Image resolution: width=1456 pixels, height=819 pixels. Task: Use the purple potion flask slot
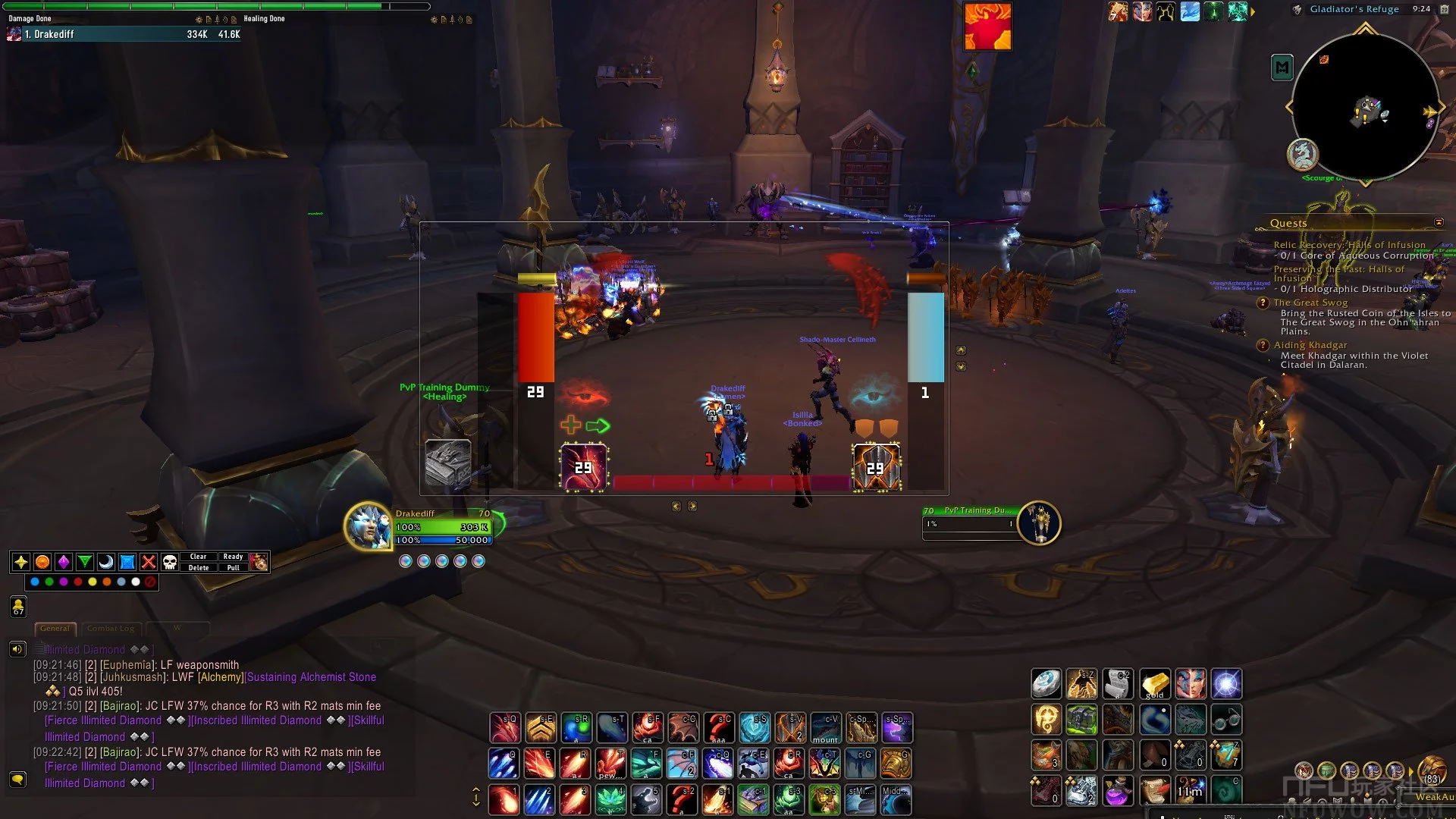1117,791
